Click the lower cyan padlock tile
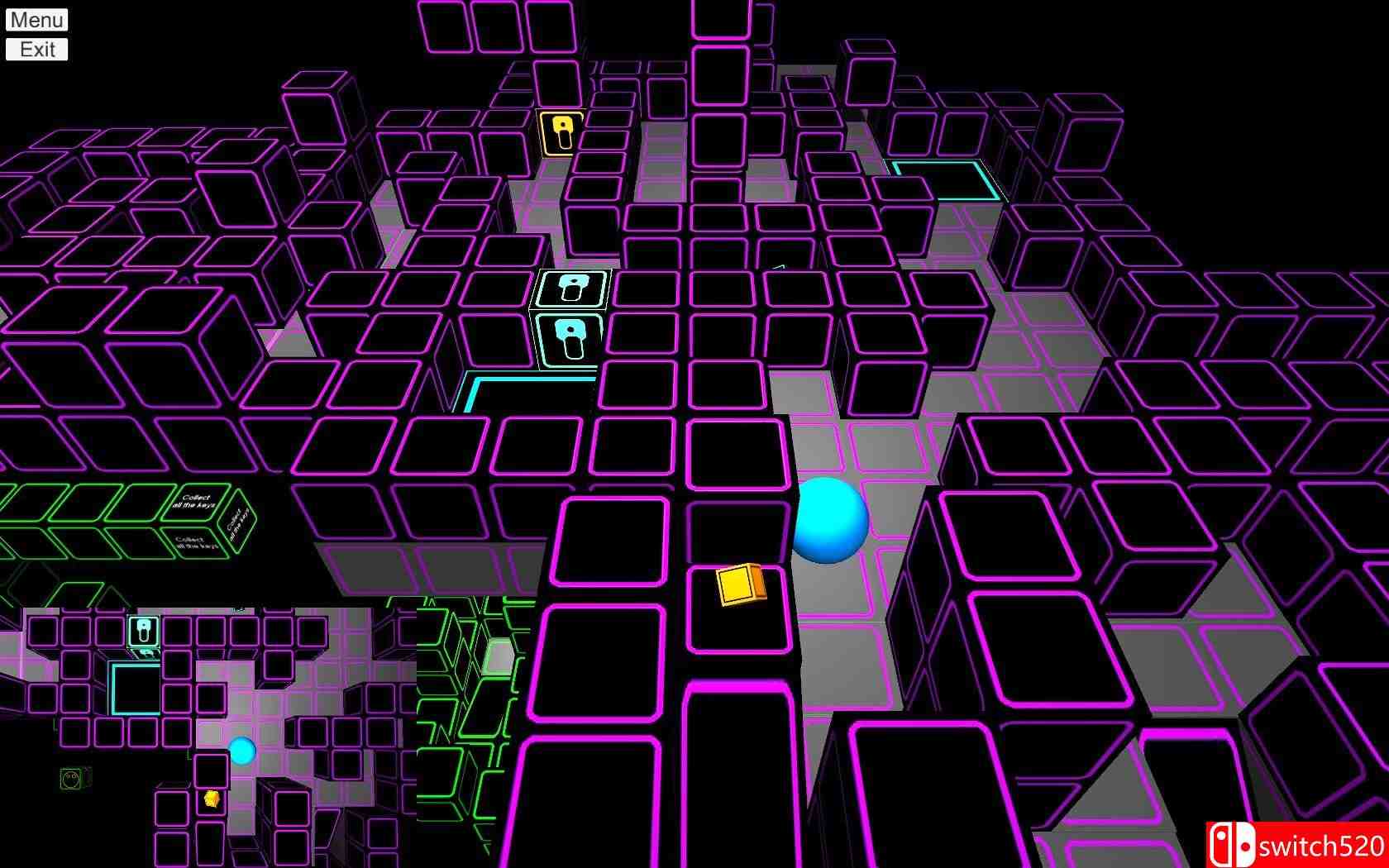 (x=570, y=337)
